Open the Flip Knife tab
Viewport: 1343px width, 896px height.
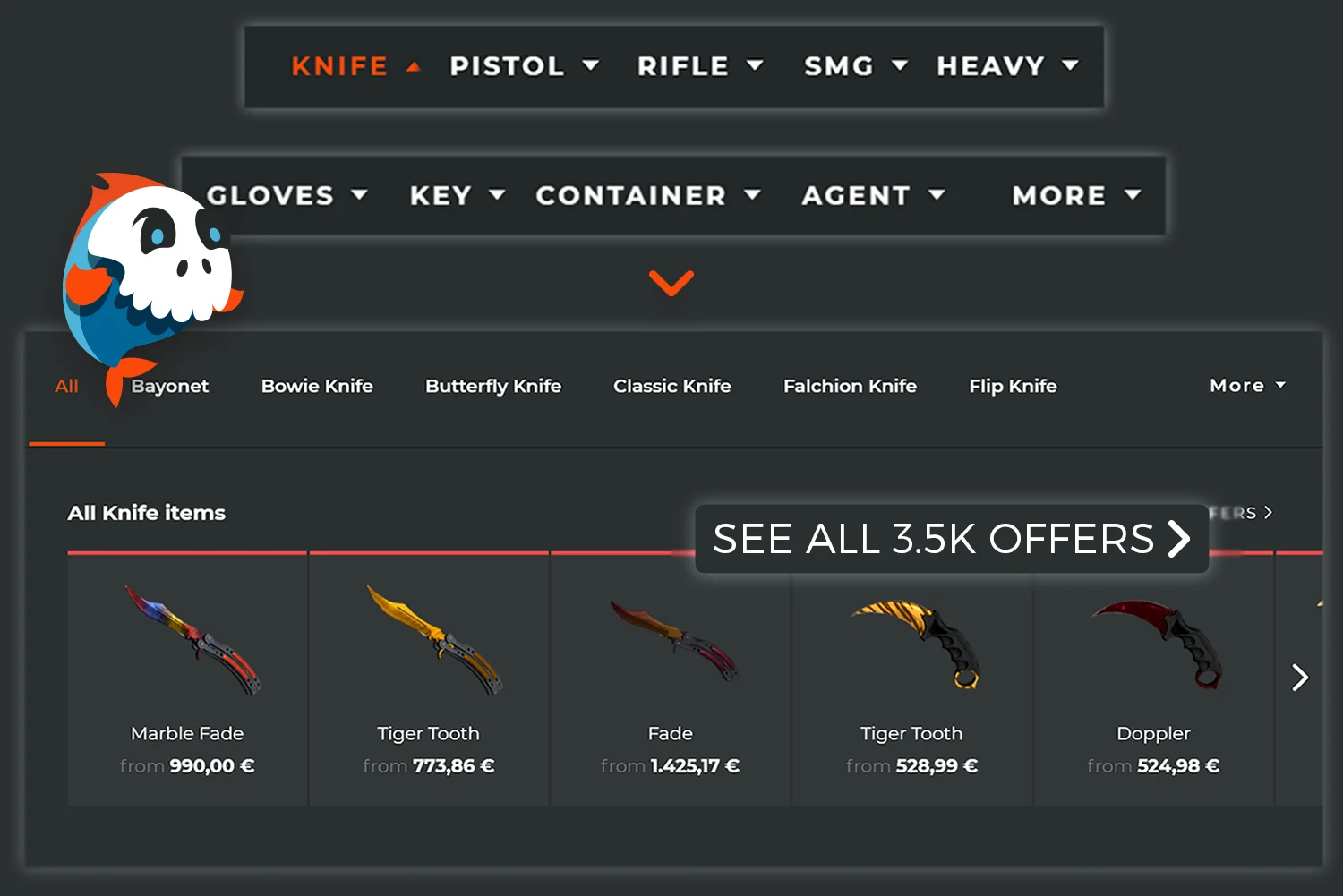pos(1013,386)
